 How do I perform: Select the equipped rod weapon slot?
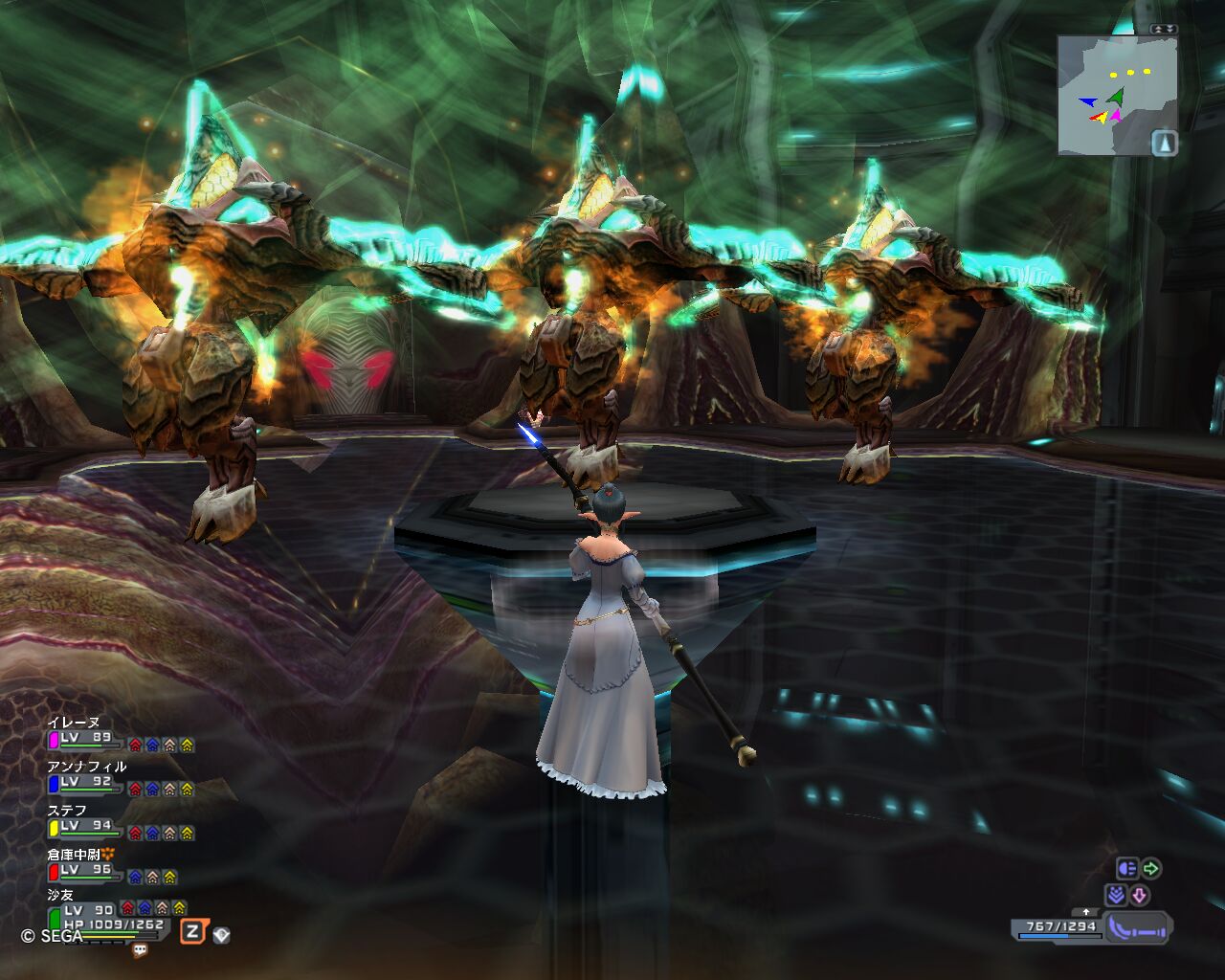coord(1138,928)
